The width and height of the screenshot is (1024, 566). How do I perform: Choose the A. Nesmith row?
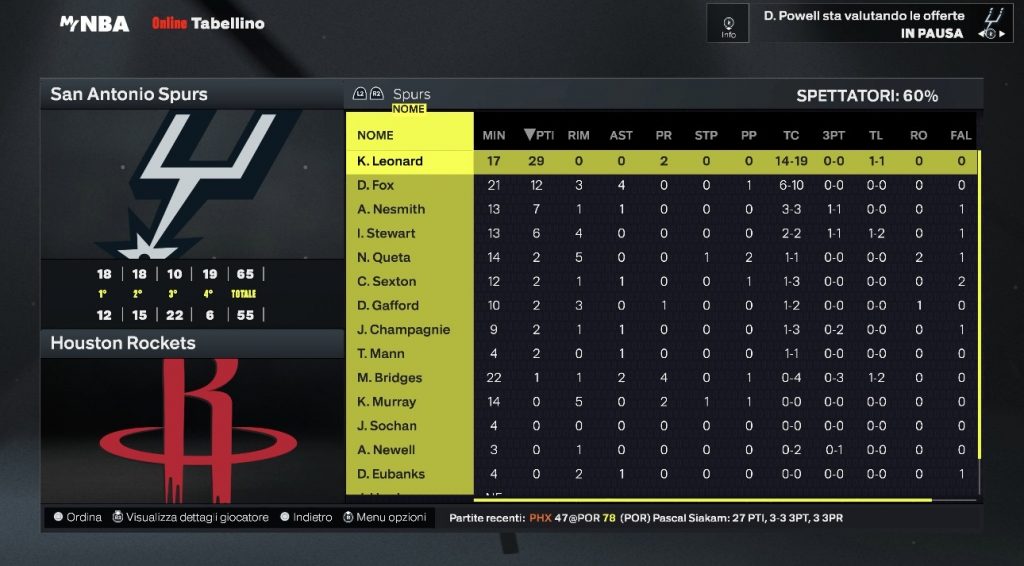pyautogui.click(x=391, y=209)
